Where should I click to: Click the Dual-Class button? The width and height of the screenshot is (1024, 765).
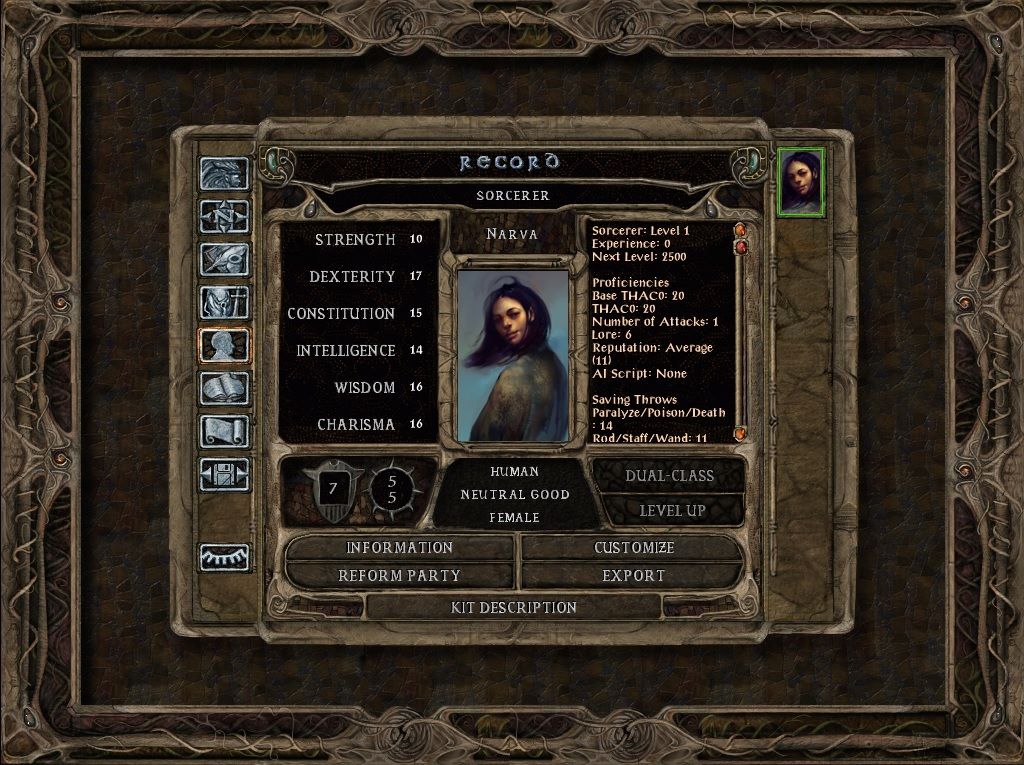pos(669,476)
